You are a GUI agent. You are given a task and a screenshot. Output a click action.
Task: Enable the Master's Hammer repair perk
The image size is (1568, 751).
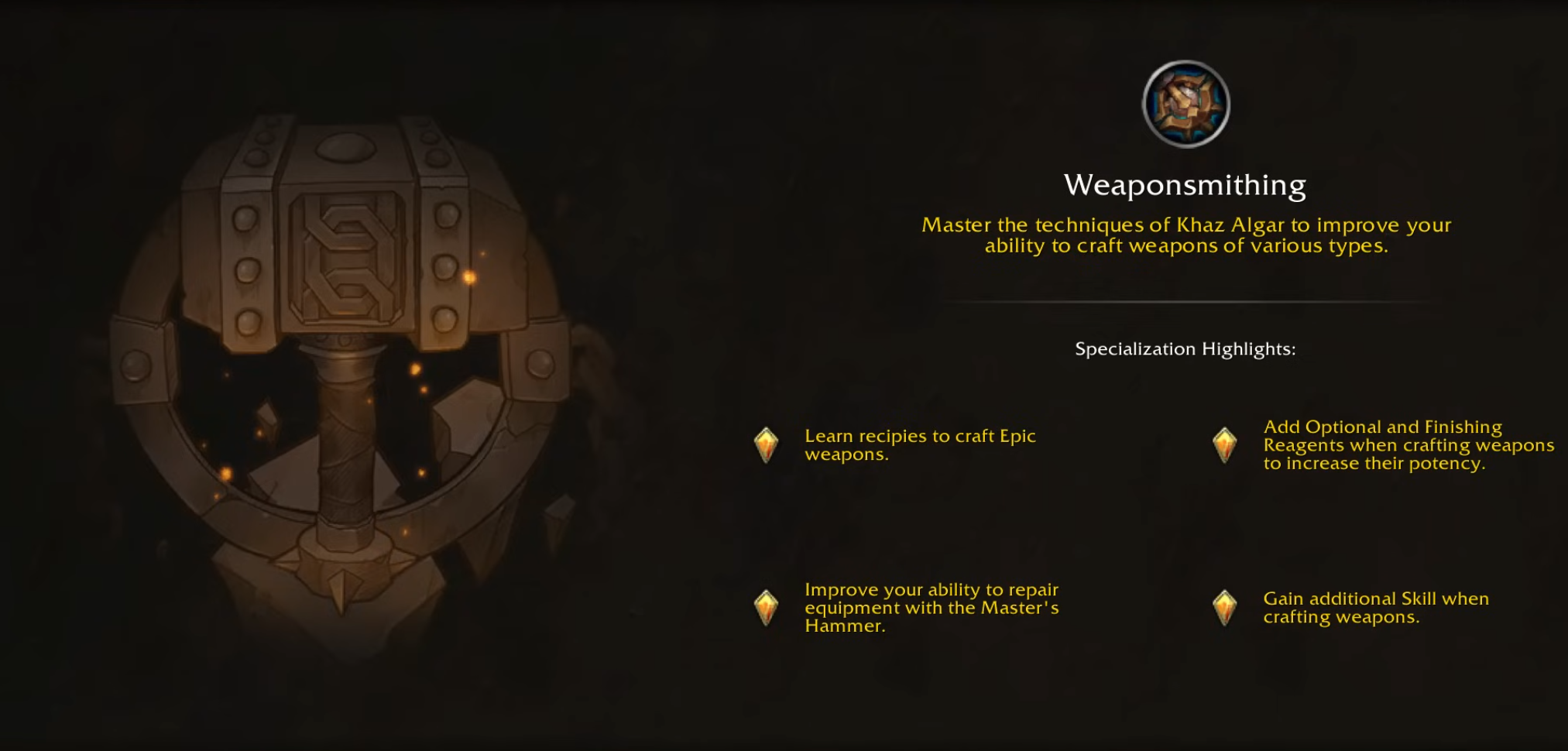coord(929,608)
